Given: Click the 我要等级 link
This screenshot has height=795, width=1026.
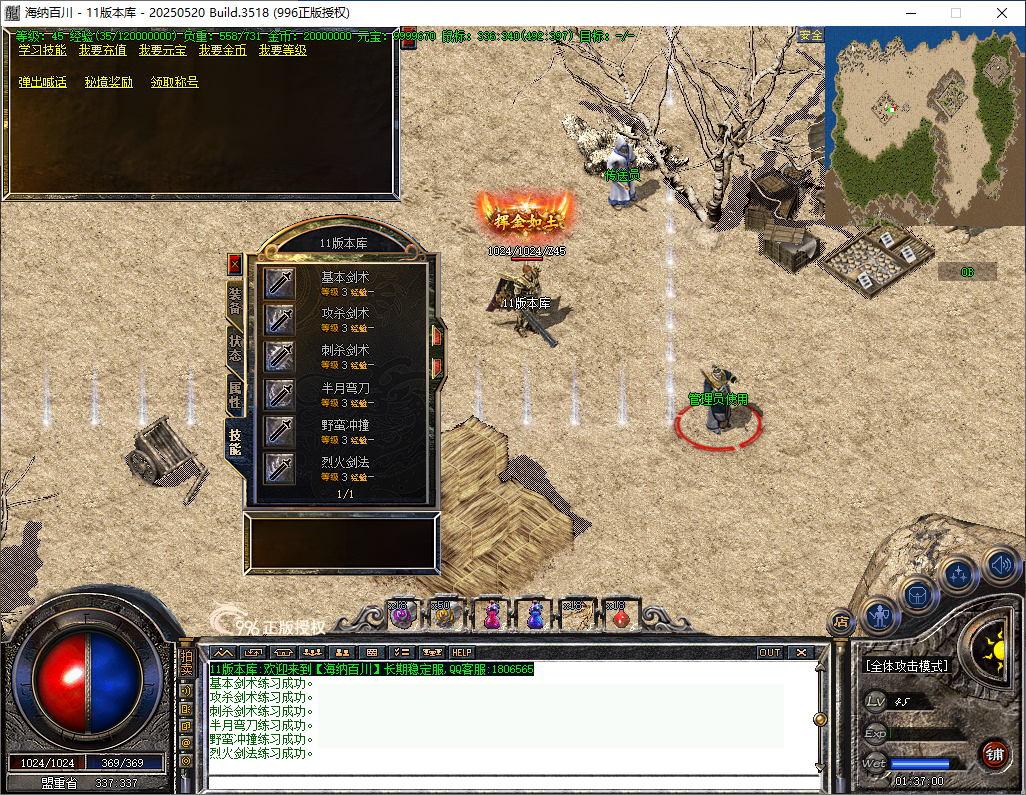Looking at the screenshot, I should pos(282,50).
